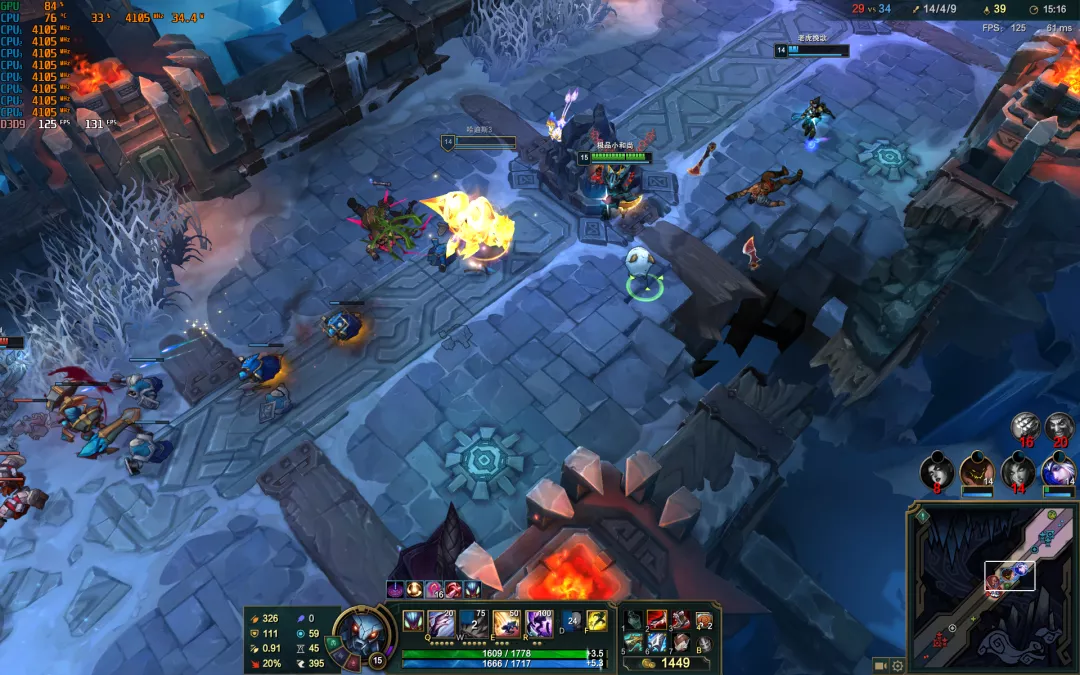
Task: Select the passive ability icon beside Q
Action: 412,620
